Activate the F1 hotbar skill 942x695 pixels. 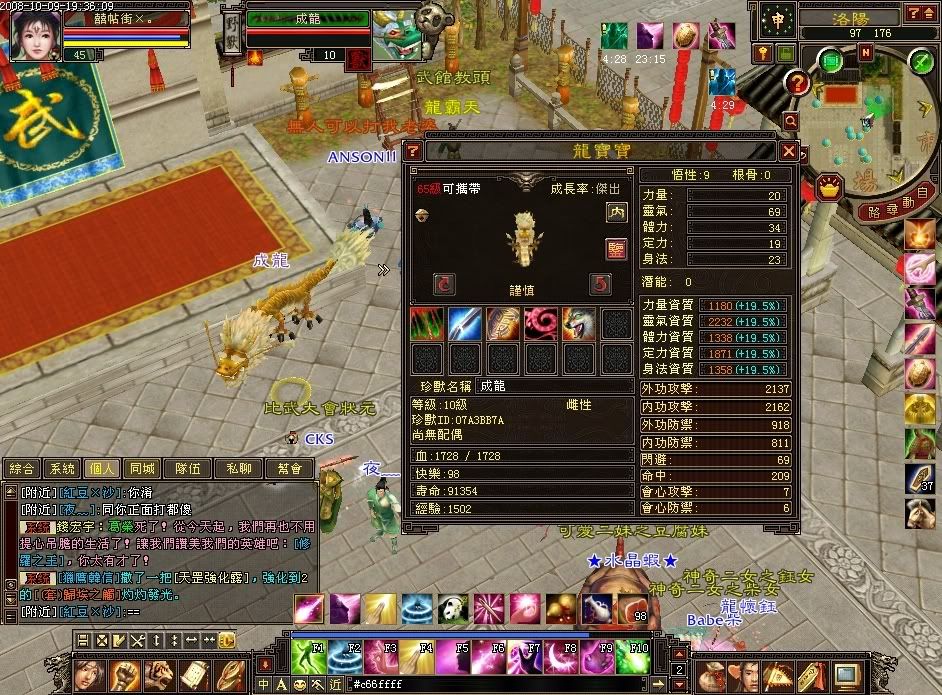pos(309,656)
